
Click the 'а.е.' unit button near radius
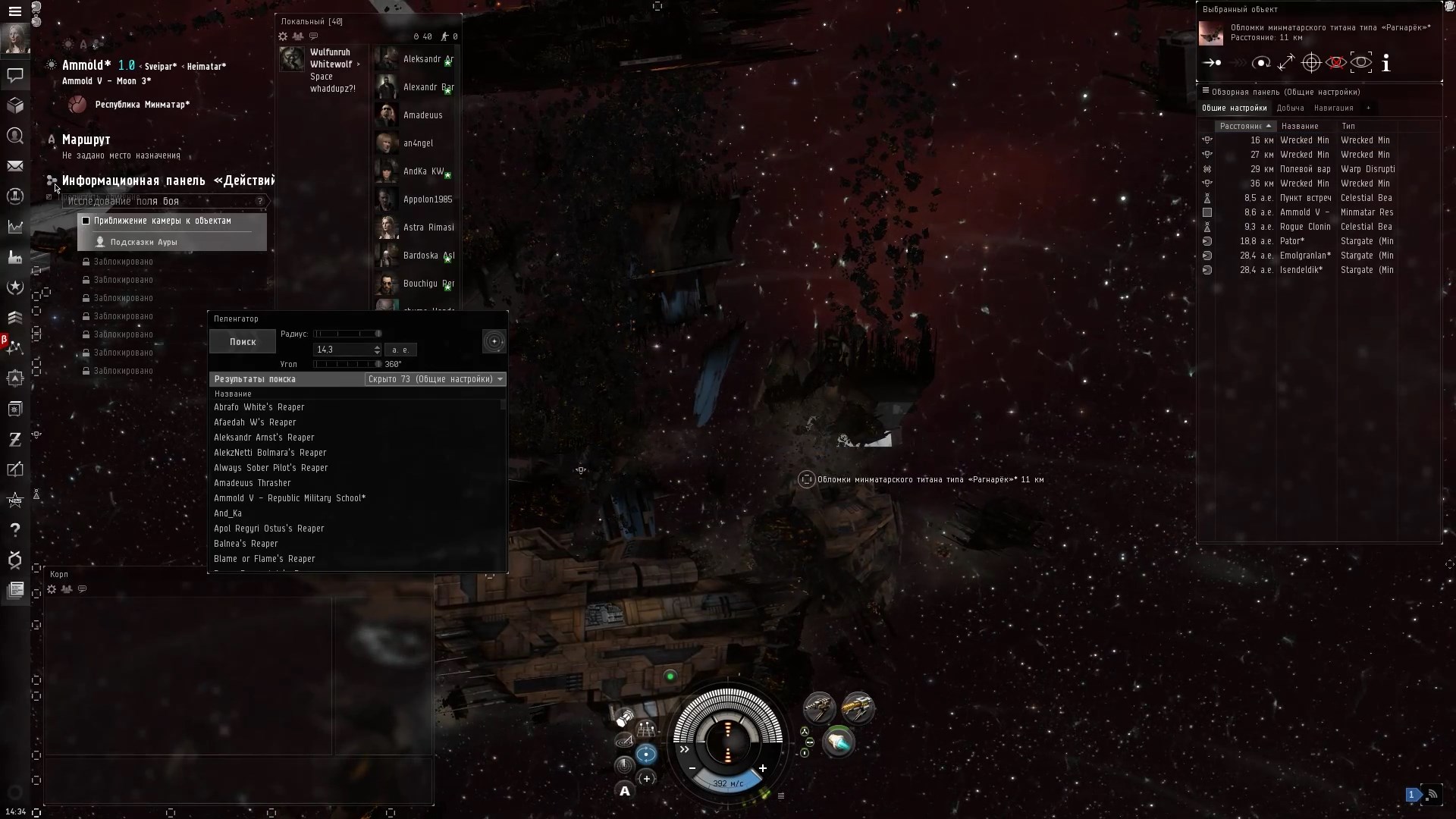tap(401, 350)
